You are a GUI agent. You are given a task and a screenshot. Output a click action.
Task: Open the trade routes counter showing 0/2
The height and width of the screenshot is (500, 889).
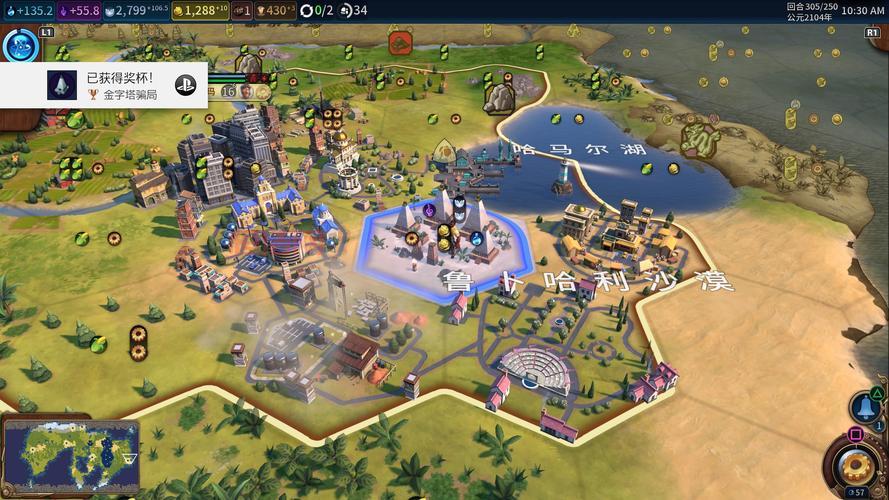click(x=315, y=11)
